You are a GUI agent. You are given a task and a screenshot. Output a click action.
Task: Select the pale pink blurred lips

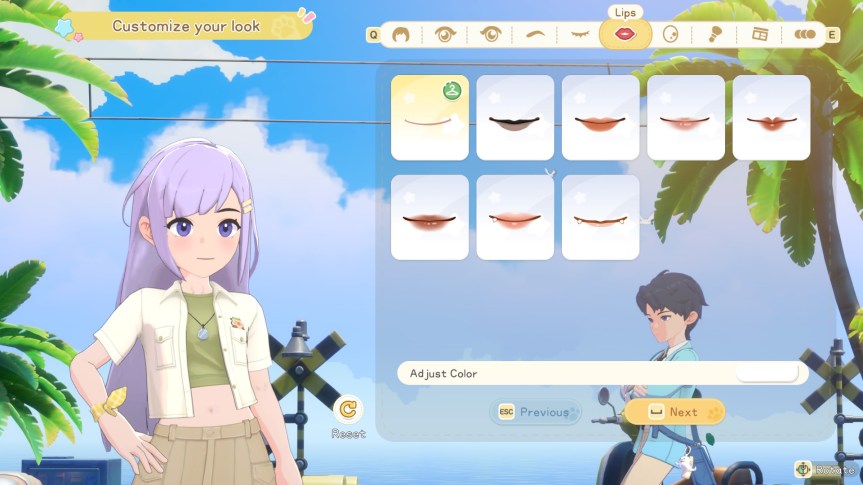tap(686, 118)
